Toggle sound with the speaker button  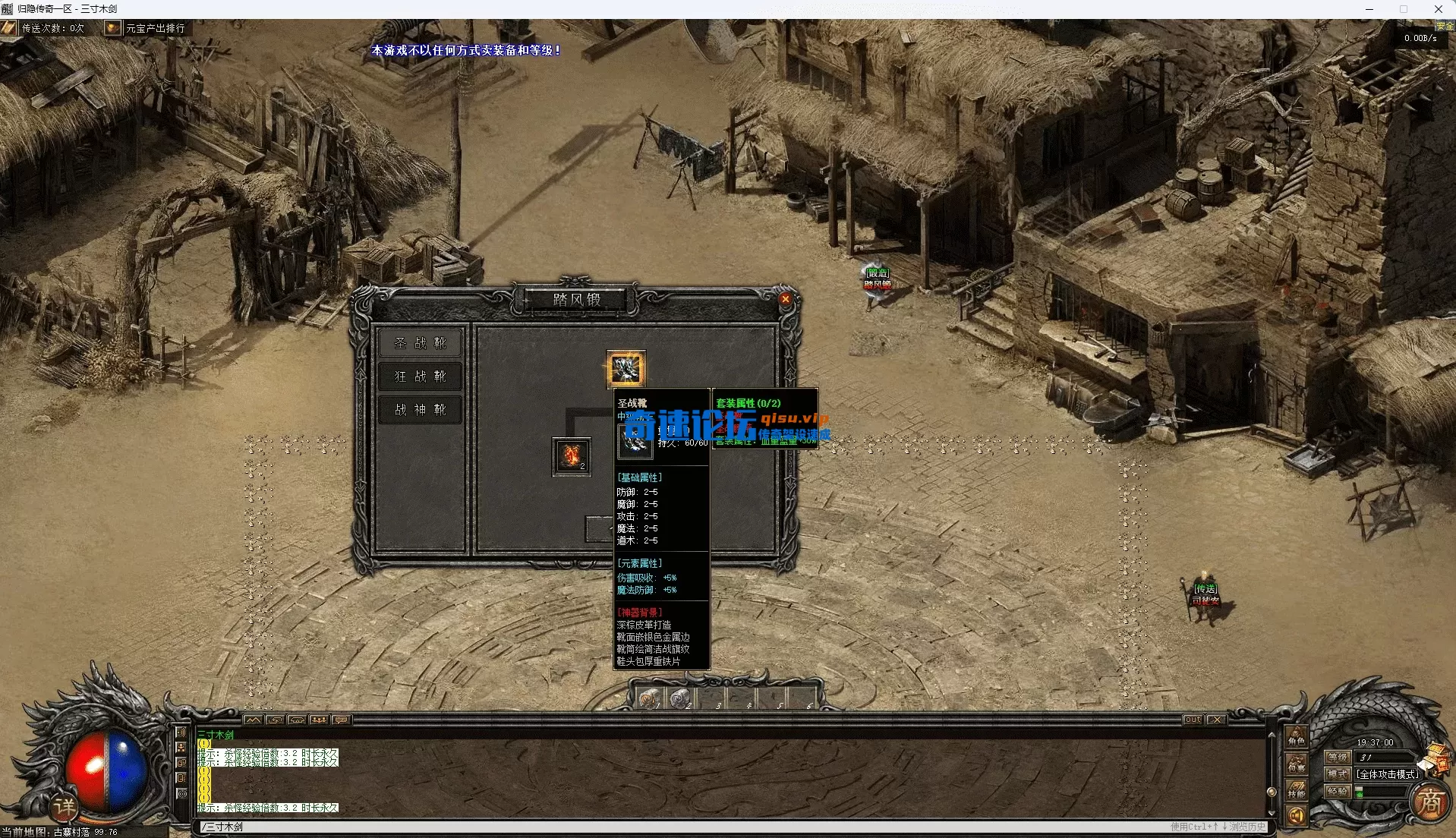(1296, 816)
